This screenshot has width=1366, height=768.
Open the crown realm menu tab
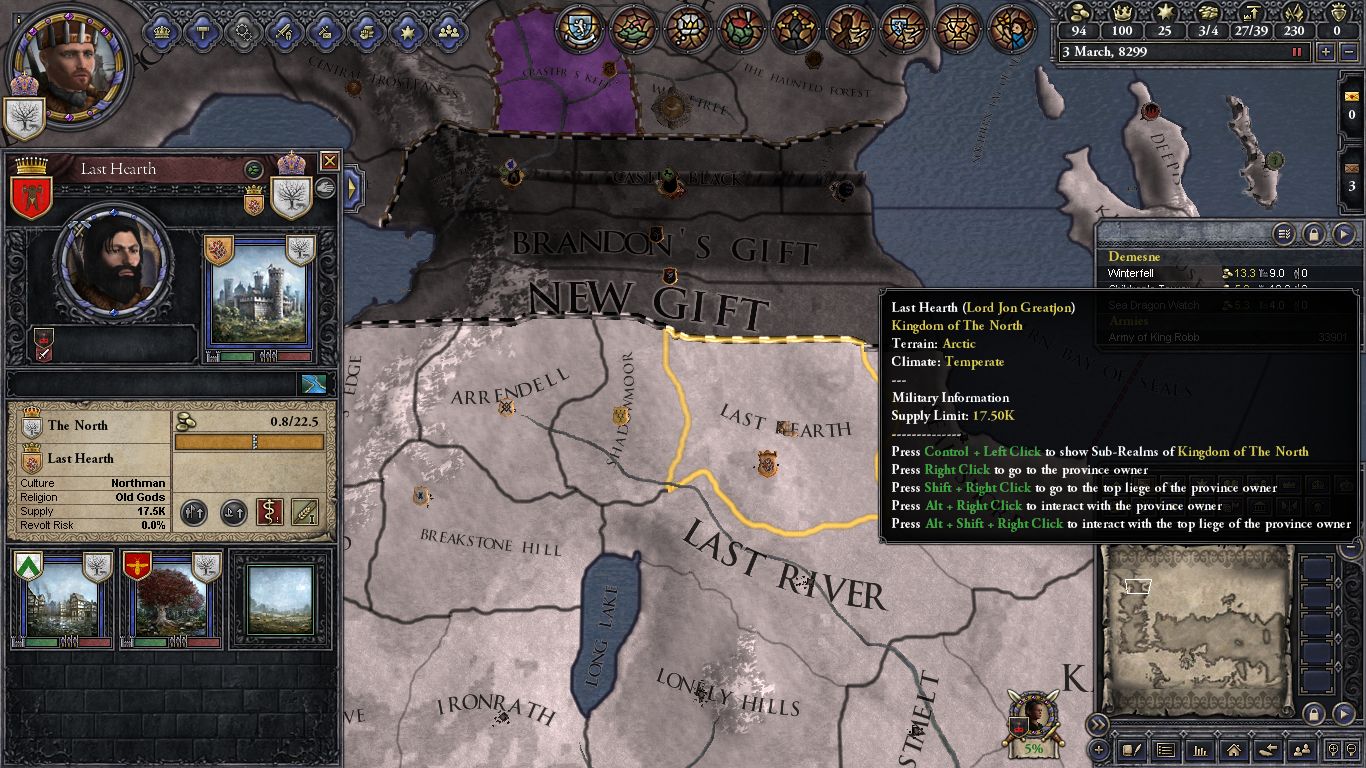[x=162, y=32]
